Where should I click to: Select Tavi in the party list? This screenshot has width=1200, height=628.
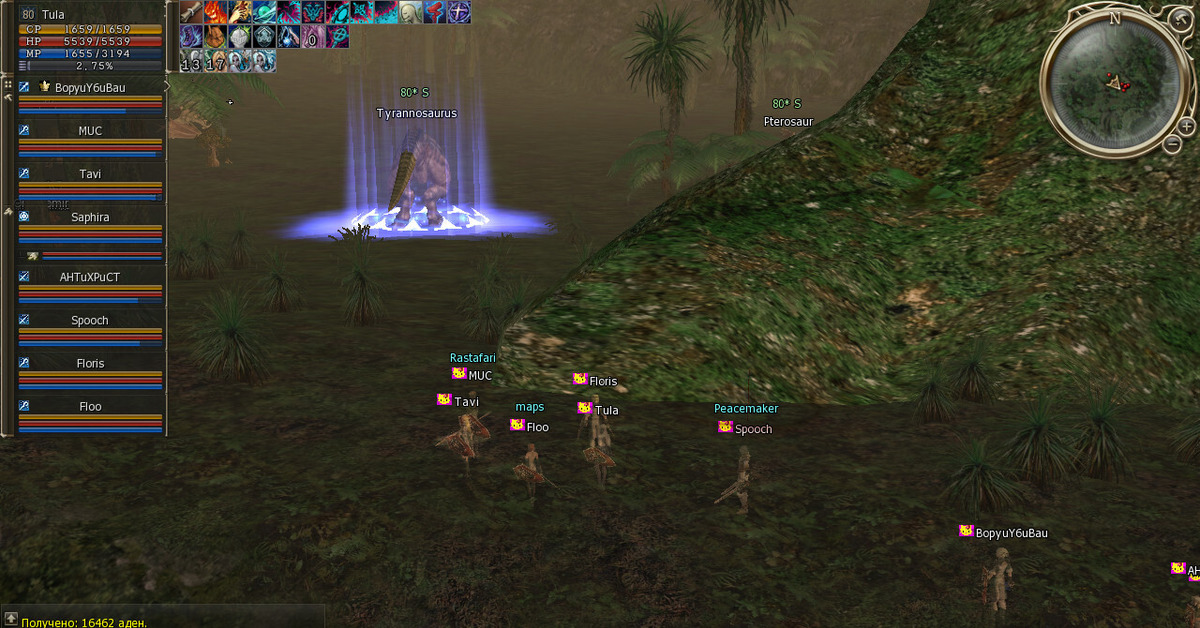[90, 174]
